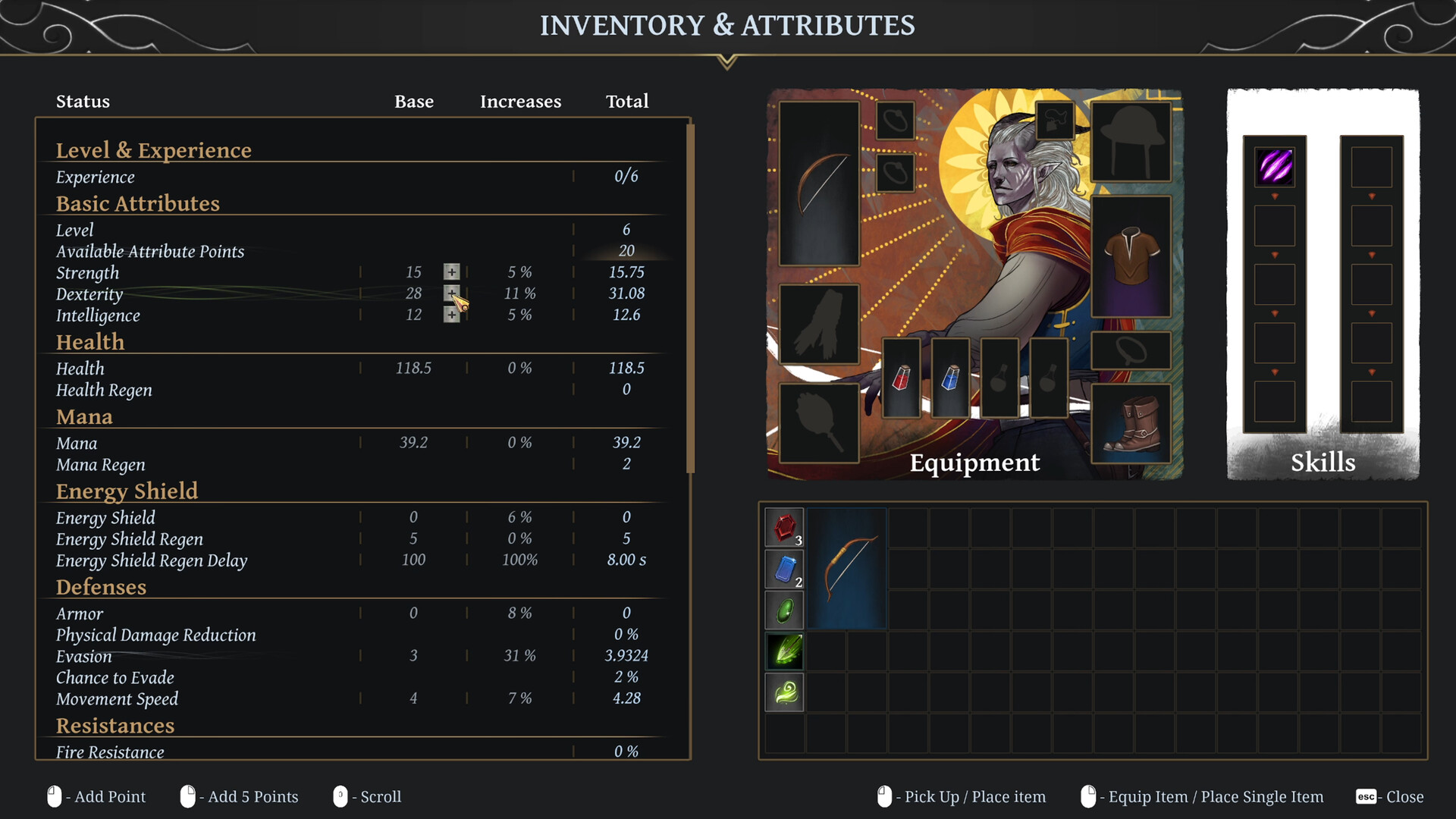Select the helmet equipment slot
The width and height of the screenshot is (1456, 819).
point(1132,140)
